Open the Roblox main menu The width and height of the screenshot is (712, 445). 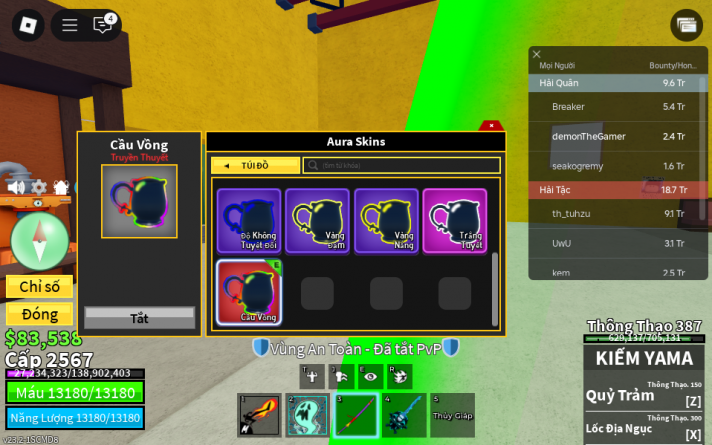pyautogui.click(x=27, y=25)
